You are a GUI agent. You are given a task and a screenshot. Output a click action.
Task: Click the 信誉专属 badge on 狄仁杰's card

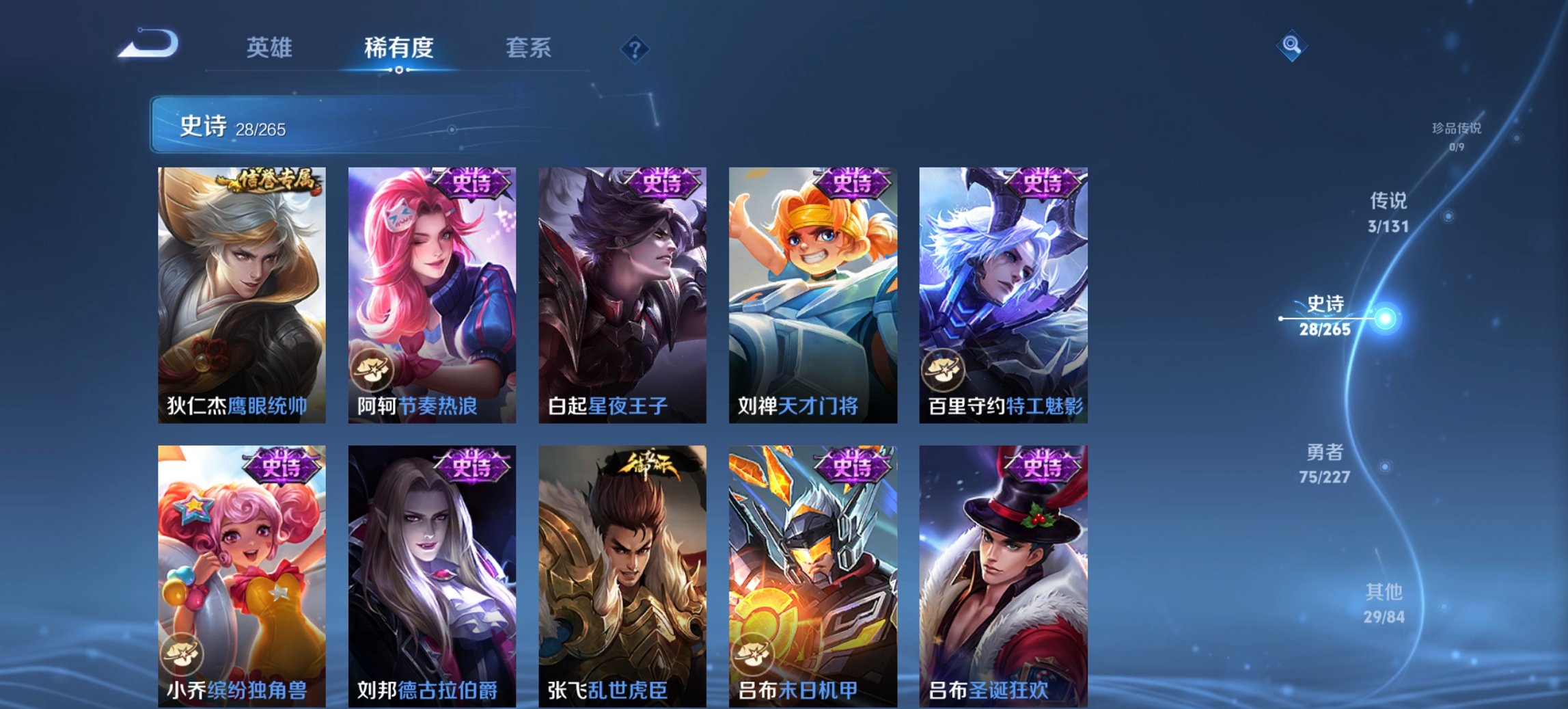tap(273, 178)
